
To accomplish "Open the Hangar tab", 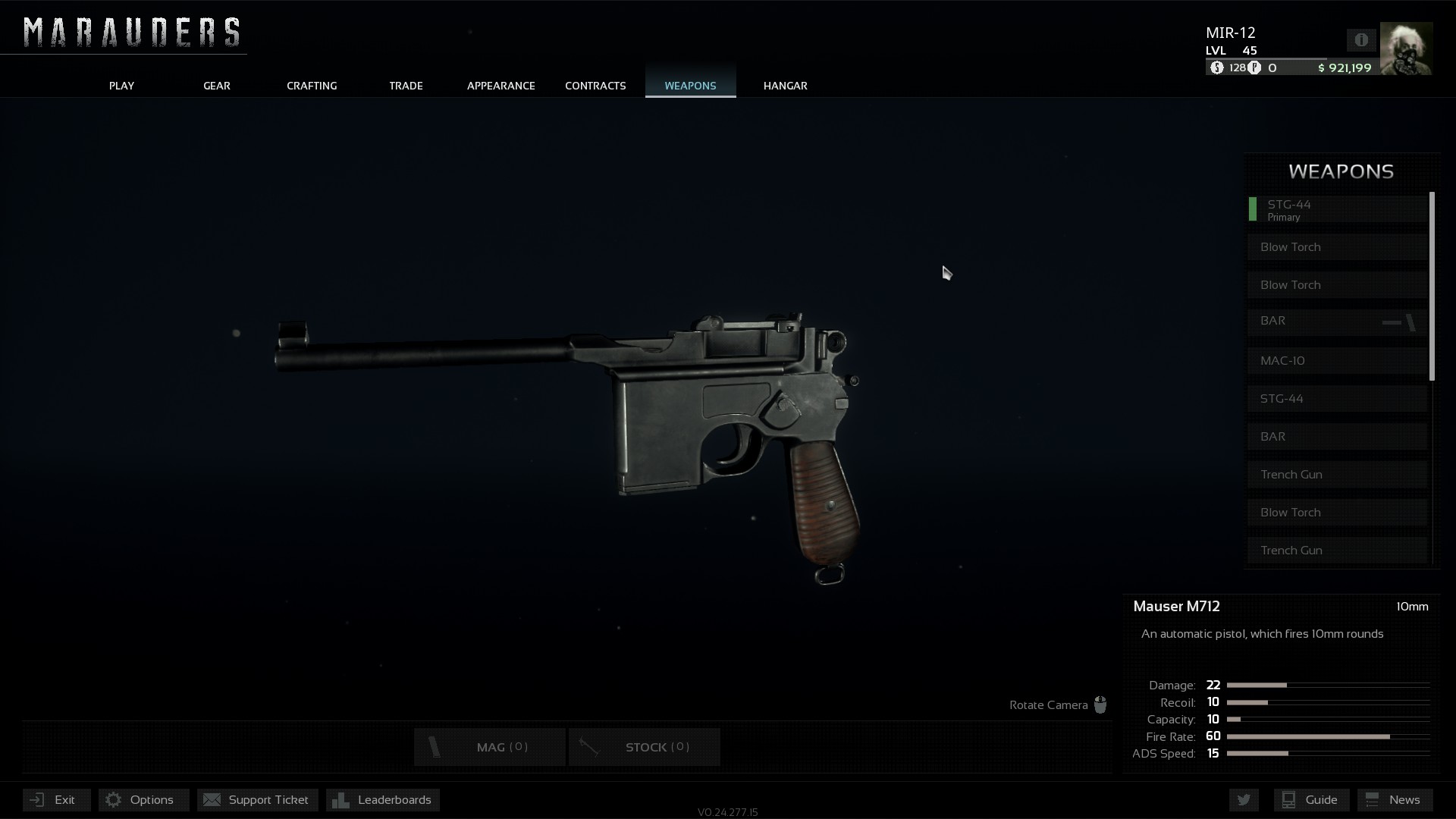I will coord(785,86).
